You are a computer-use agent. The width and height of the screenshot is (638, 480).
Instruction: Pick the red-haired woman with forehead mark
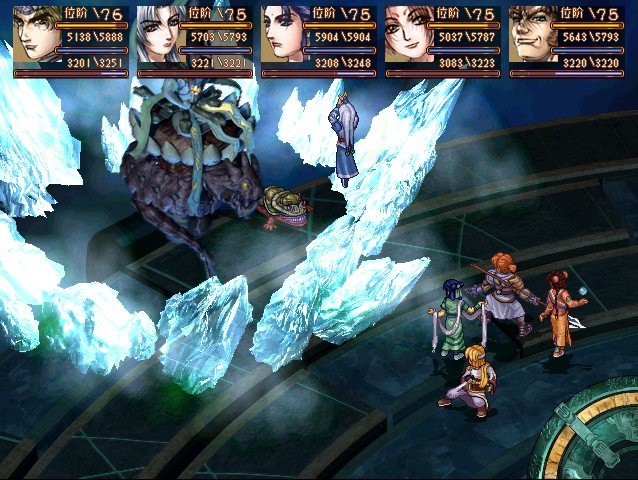[x=408, y=36]
